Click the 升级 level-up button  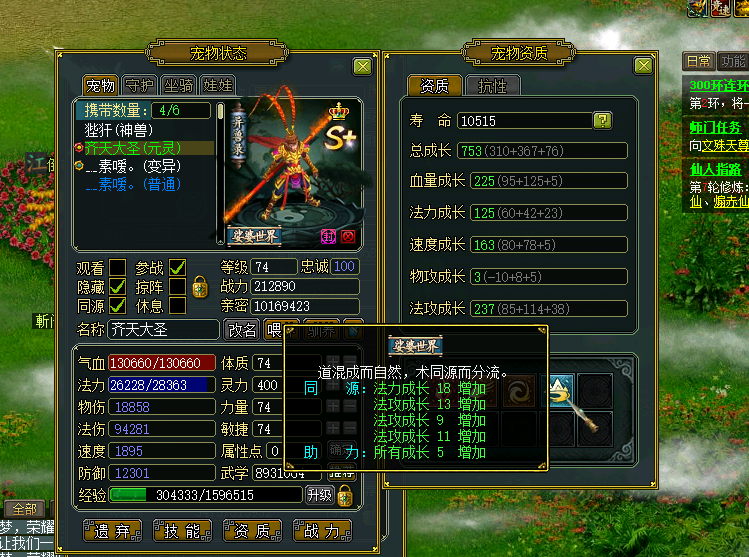pyautogui.click(x=319, y=495)
